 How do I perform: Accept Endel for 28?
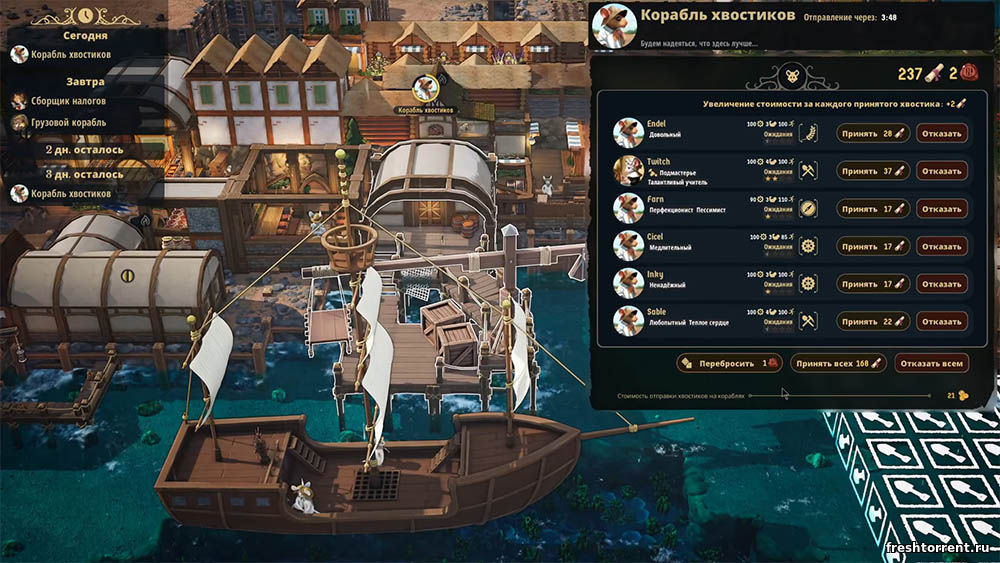[x=873, y=133]
